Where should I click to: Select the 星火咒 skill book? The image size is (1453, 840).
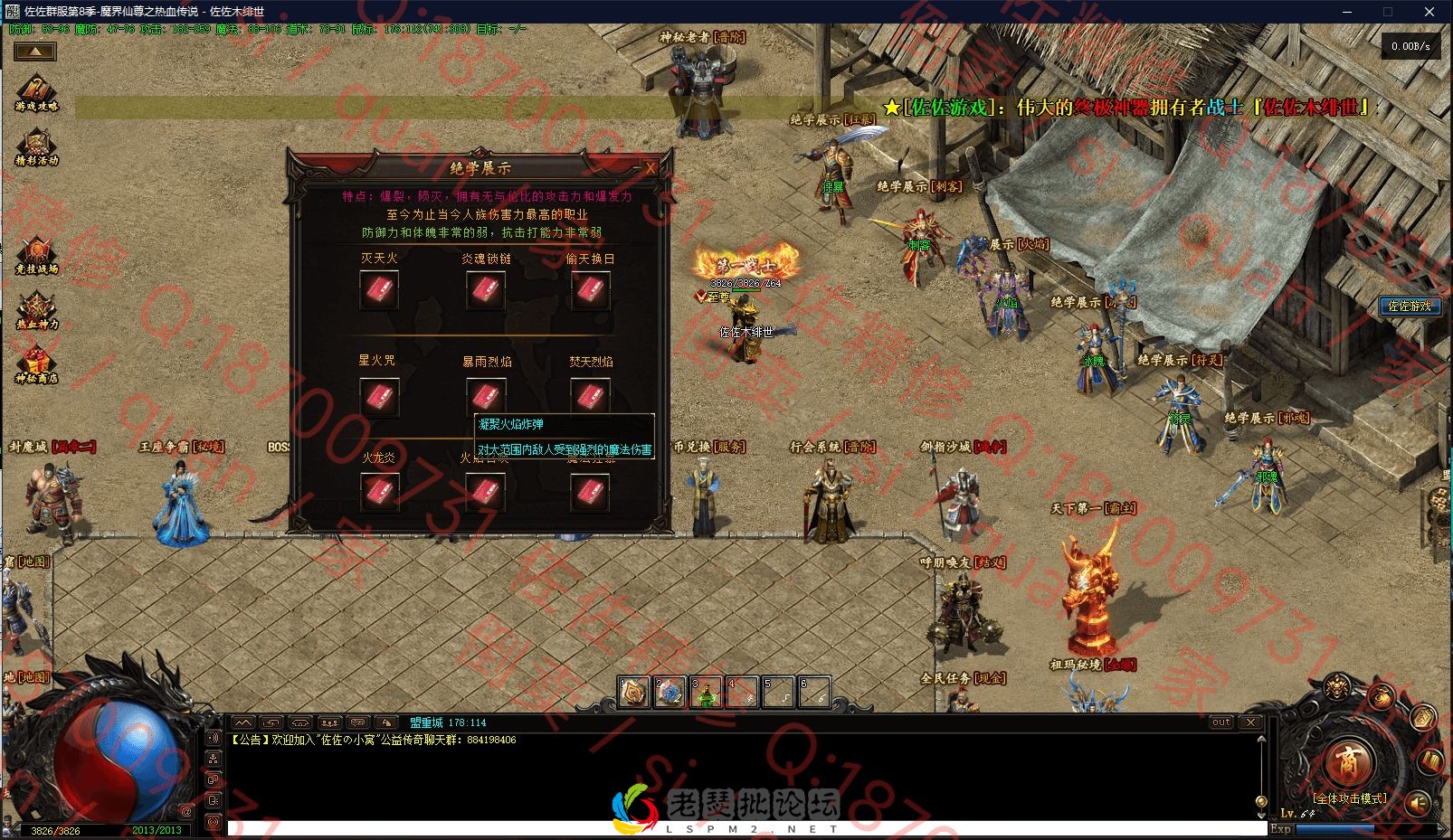point(379,395)
